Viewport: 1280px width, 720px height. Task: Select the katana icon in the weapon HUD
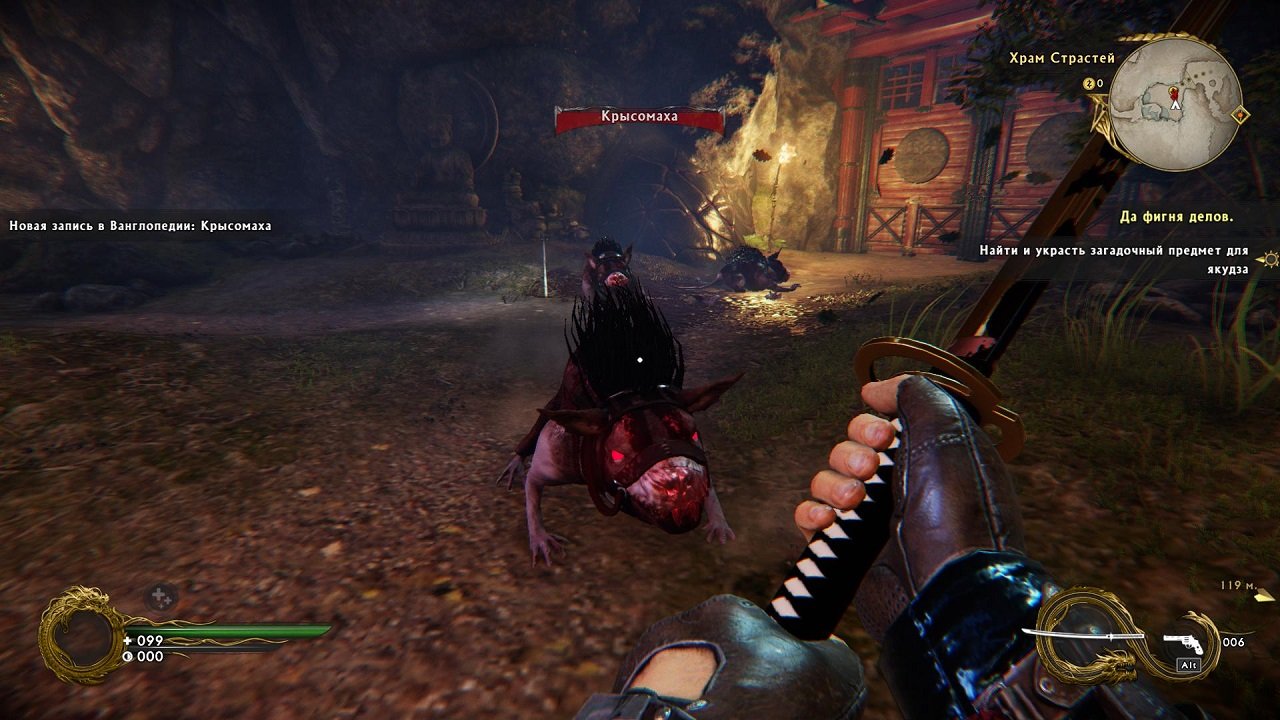pos(1081,635)
